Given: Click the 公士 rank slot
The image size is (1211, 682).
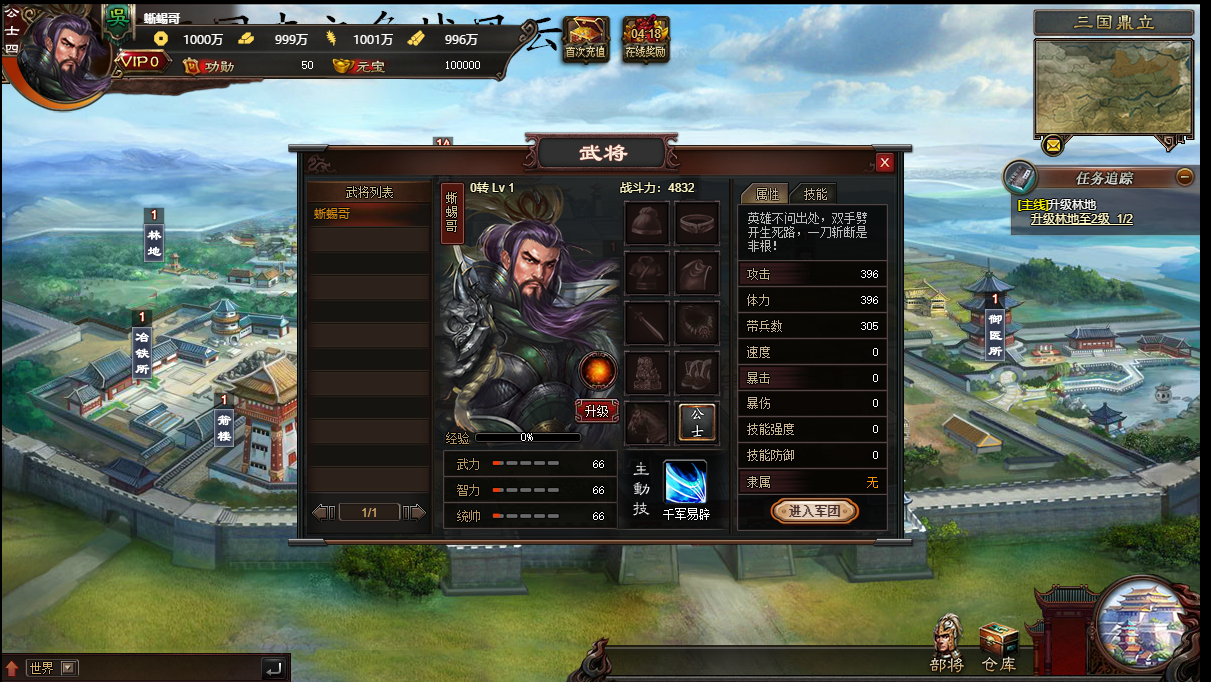Looking at the screenshot, I should coord(697,423).
